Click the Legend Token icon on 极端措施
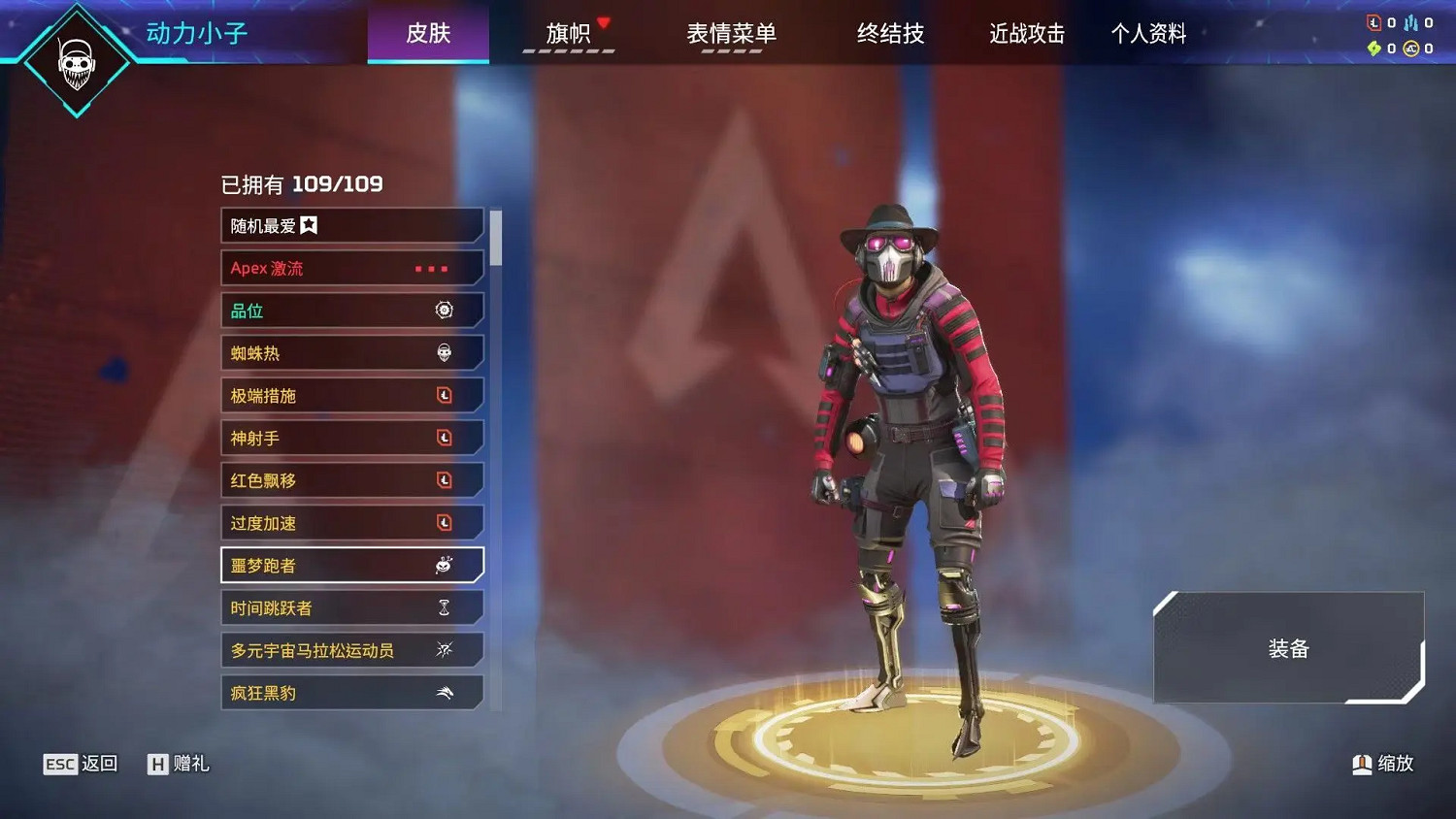This screenshot has width=1456, height=819. [445, 395]
